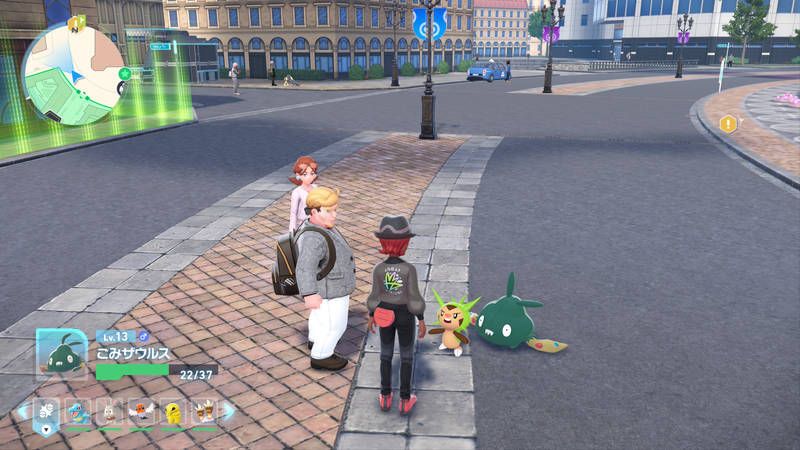
Task: Switch to Bunnelby in the party bar
Action: pyautogui.click(x=110, y=412)
